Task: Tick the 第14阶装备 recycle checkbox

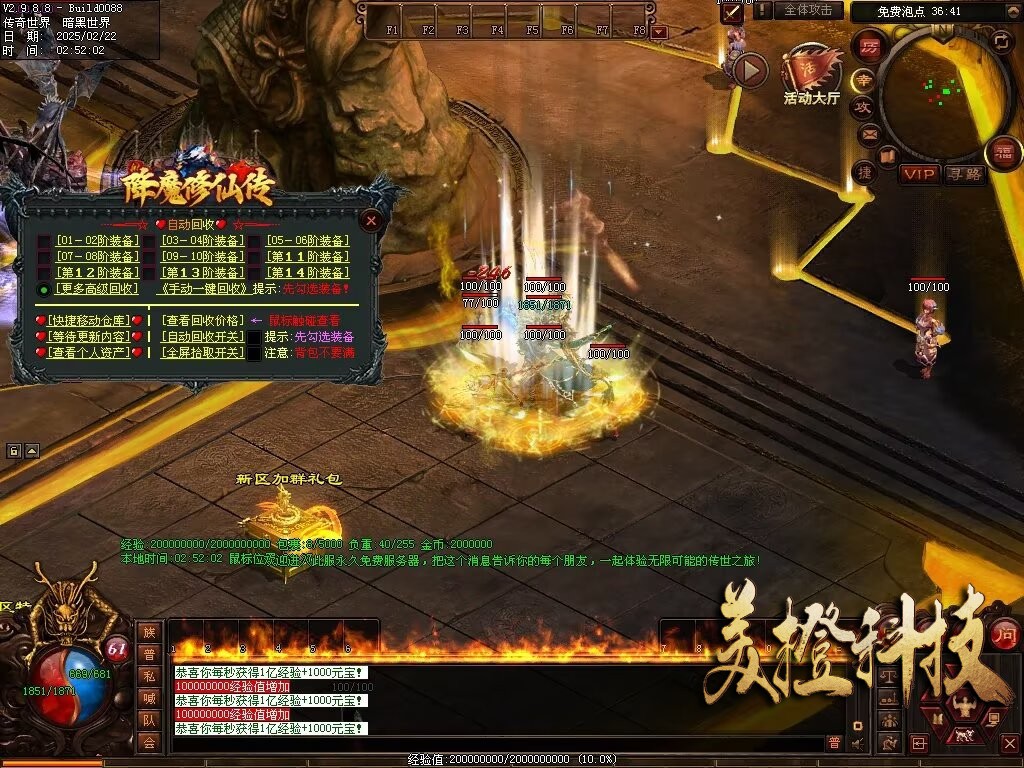Action: 255,273
